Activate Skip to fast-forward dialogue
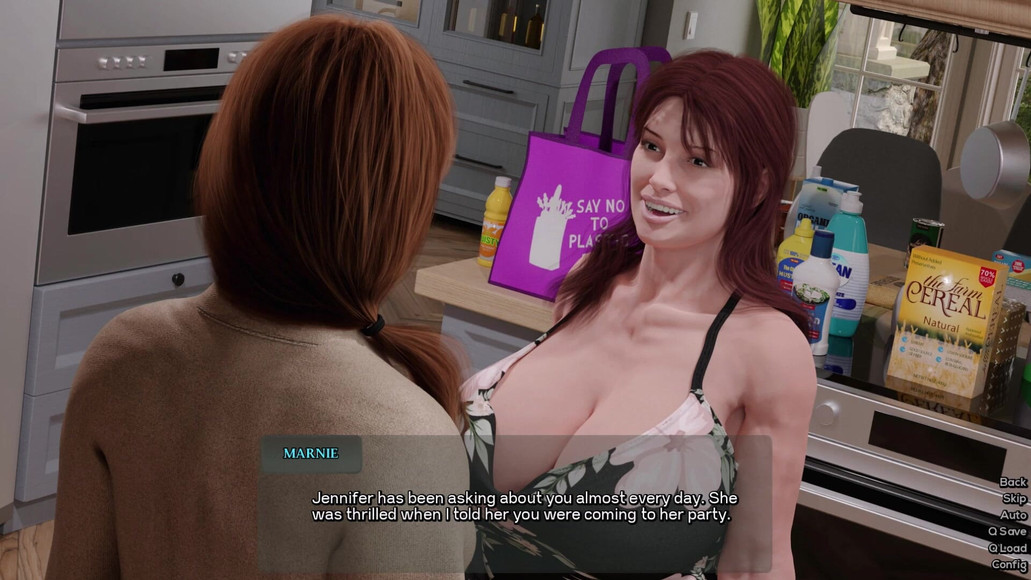 1013,498
